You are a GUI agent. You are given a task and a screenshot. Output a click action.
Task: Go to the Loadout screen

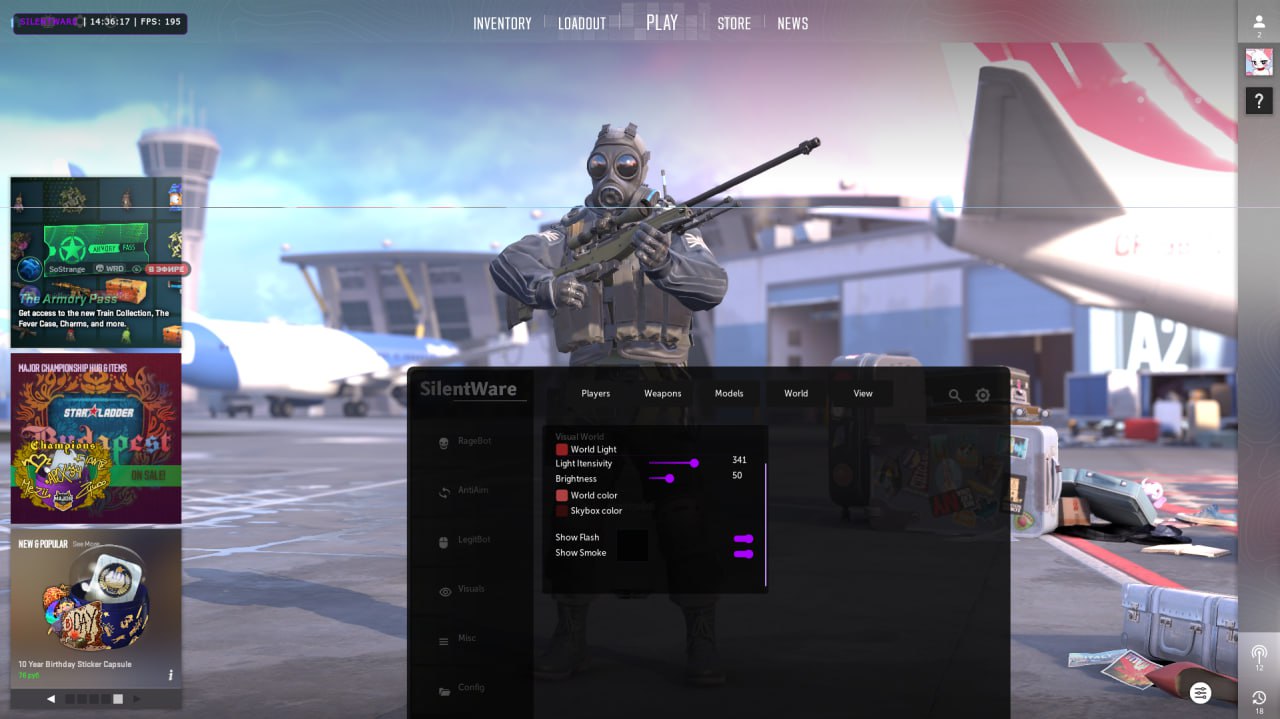(582, 23)
